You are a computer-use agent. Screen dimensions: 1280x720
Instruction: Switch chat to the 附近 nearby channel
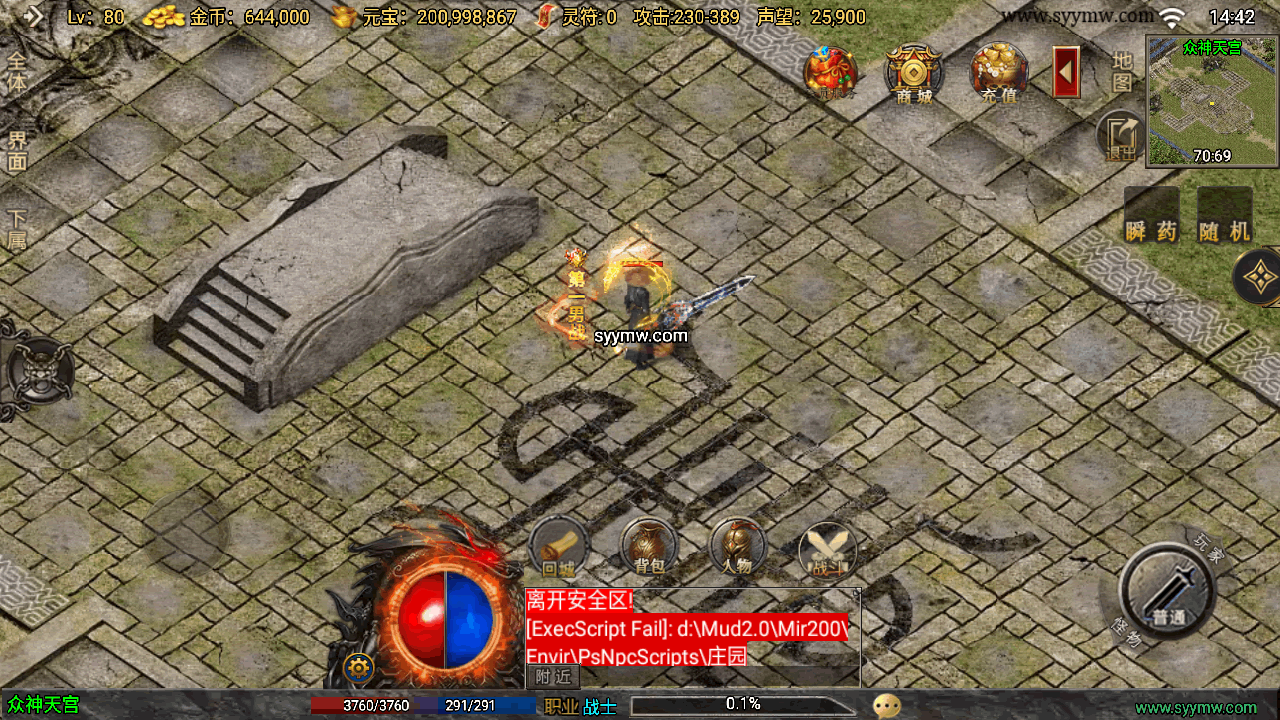(553, 676)
